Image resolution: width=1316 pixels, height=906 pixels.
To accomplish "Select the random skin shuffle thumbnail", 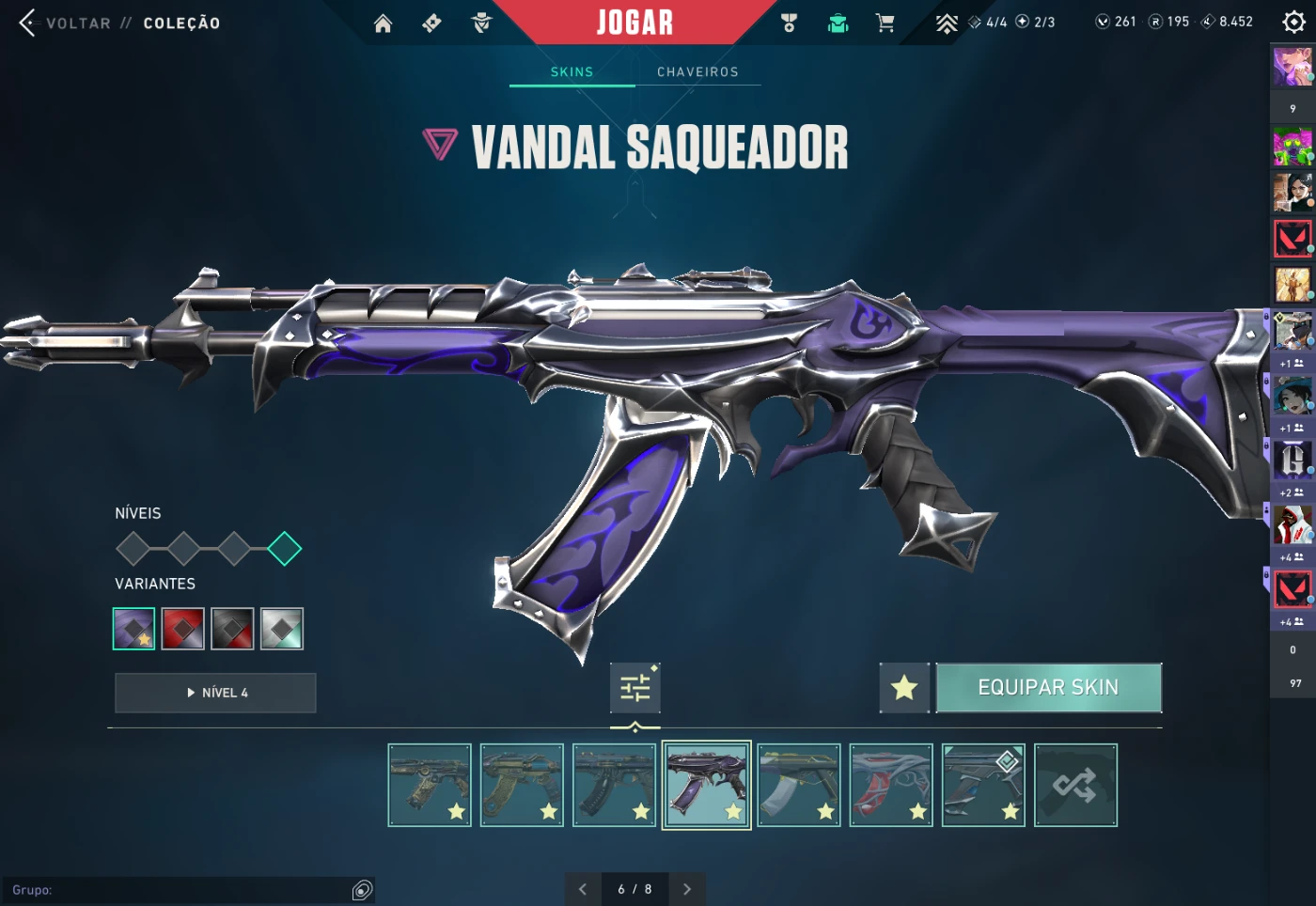I will [1075, 786].
